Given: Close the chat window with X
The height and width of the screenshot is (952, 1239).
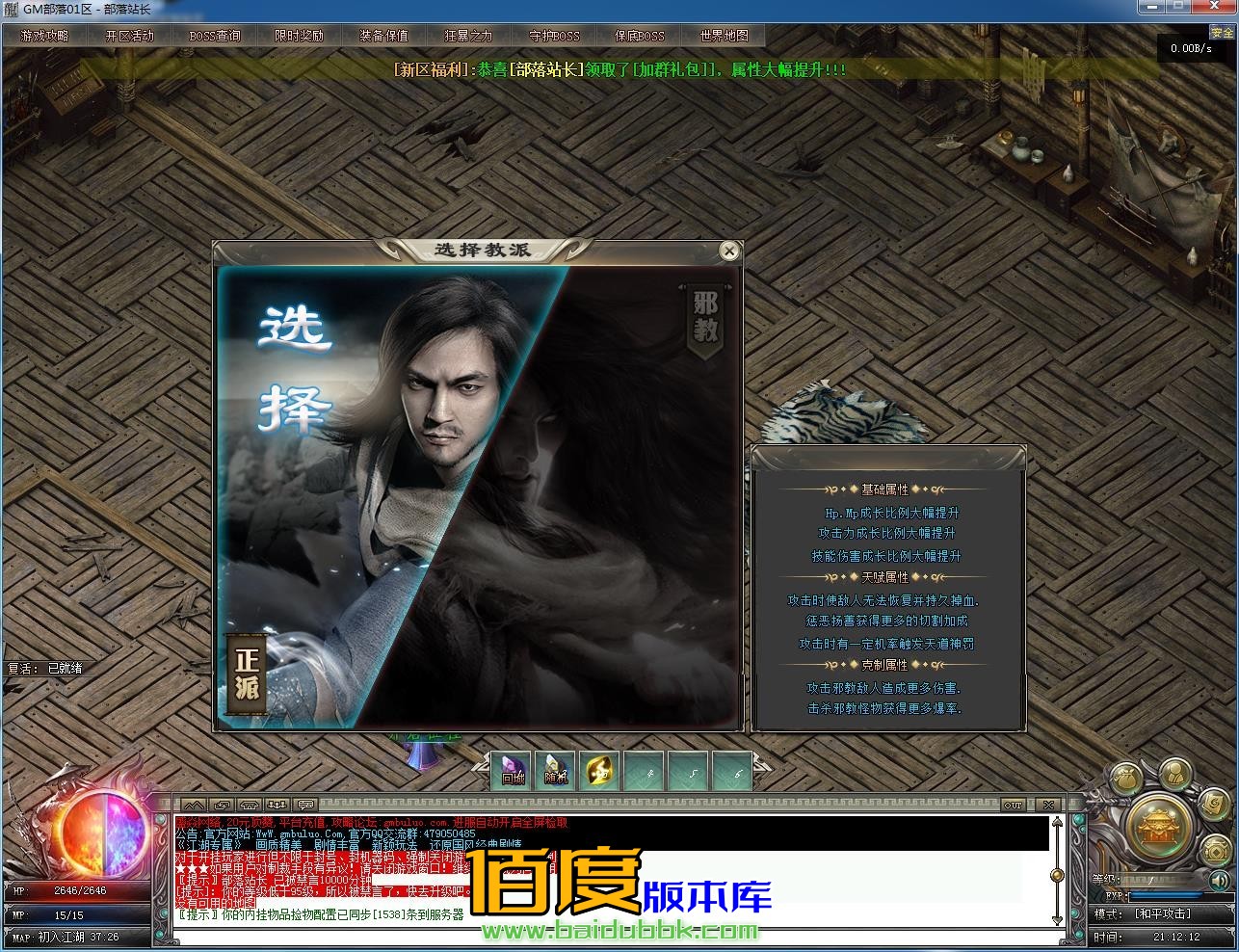Looking at the screenshot, I should coord(1048,805).
